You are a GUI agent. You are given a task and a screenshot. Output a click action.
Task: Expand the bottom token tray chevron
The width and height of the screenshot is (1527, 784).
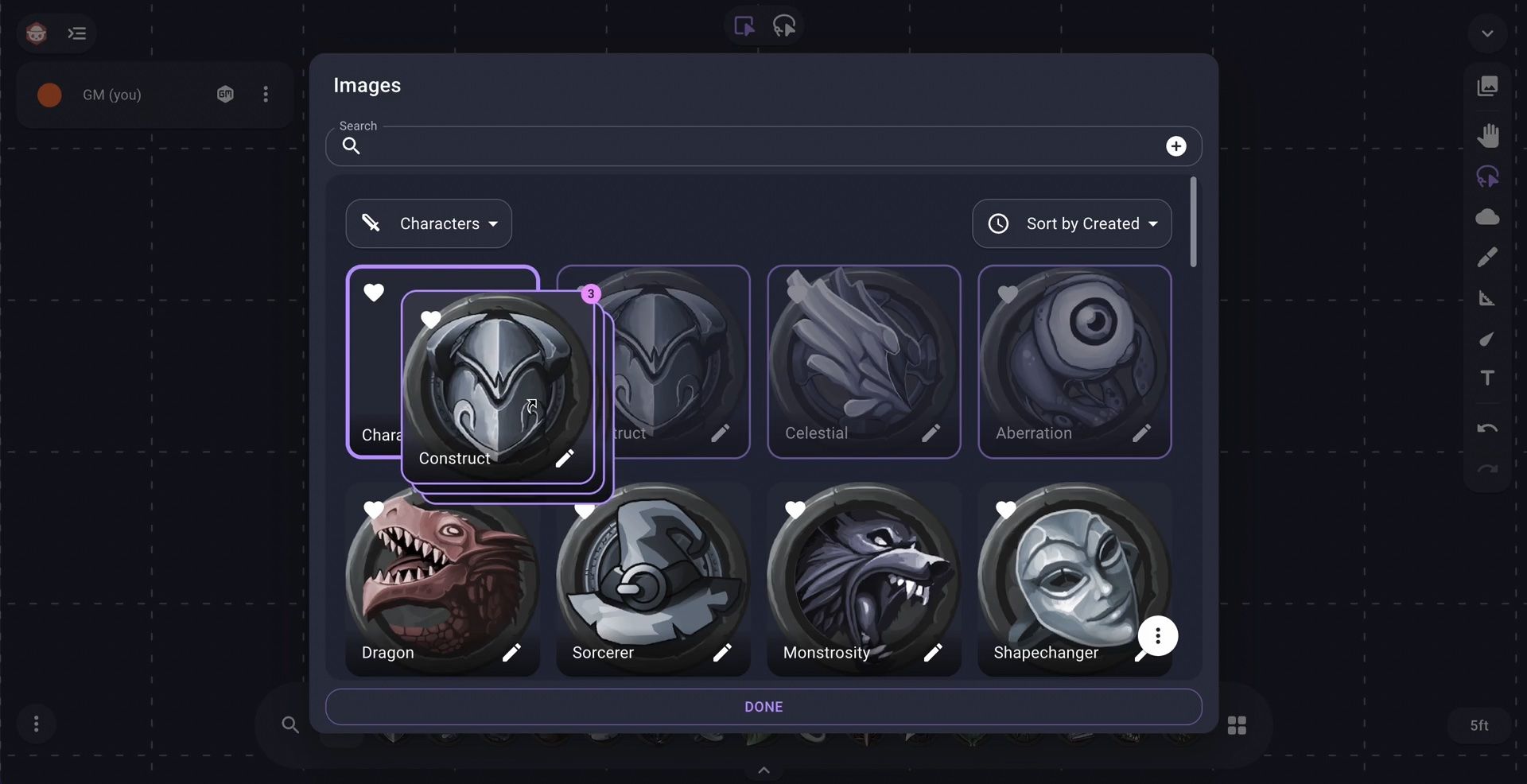tap(763, 769)
